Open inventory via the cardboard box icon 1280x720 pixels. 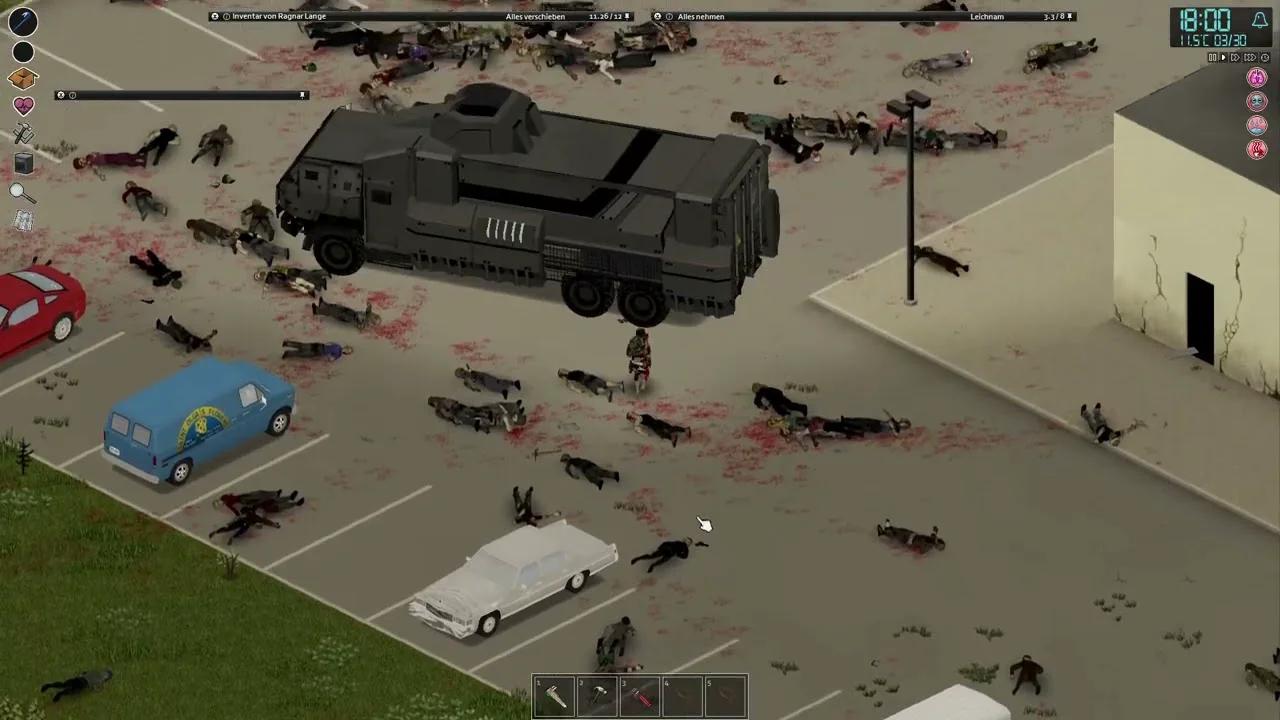click(22, 78)
